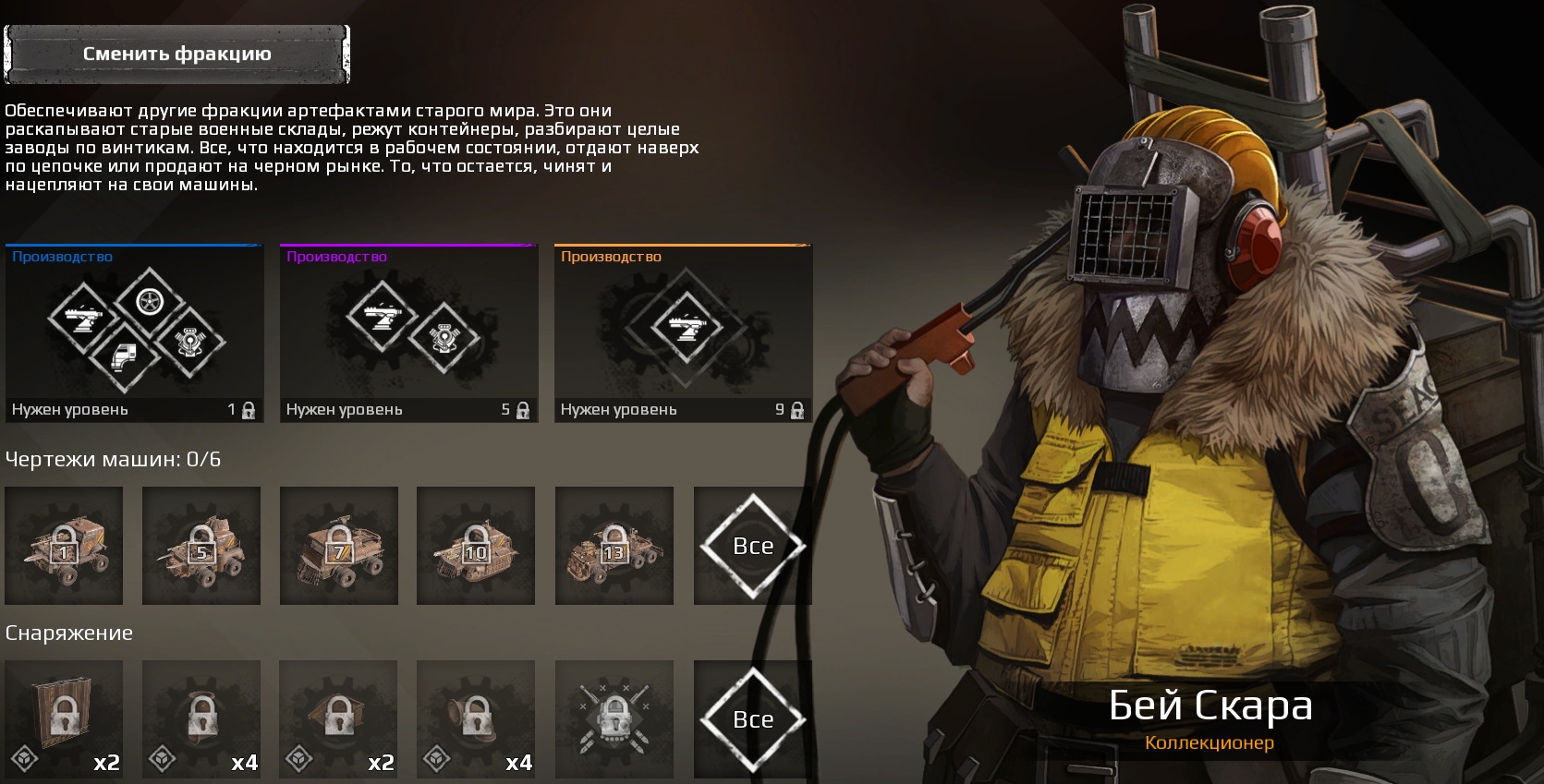
Task: Select the locked crossed-weapons equipment slot
Action: 614,719
